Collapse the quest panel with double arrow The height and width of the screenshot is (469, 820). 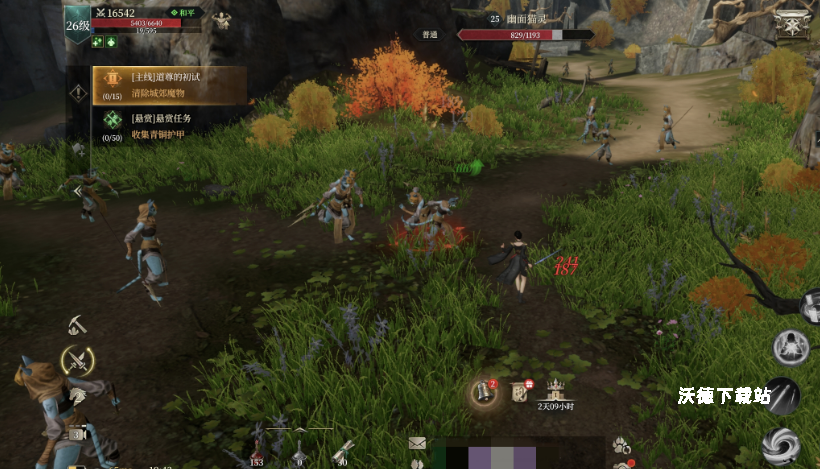click(76, 190)
